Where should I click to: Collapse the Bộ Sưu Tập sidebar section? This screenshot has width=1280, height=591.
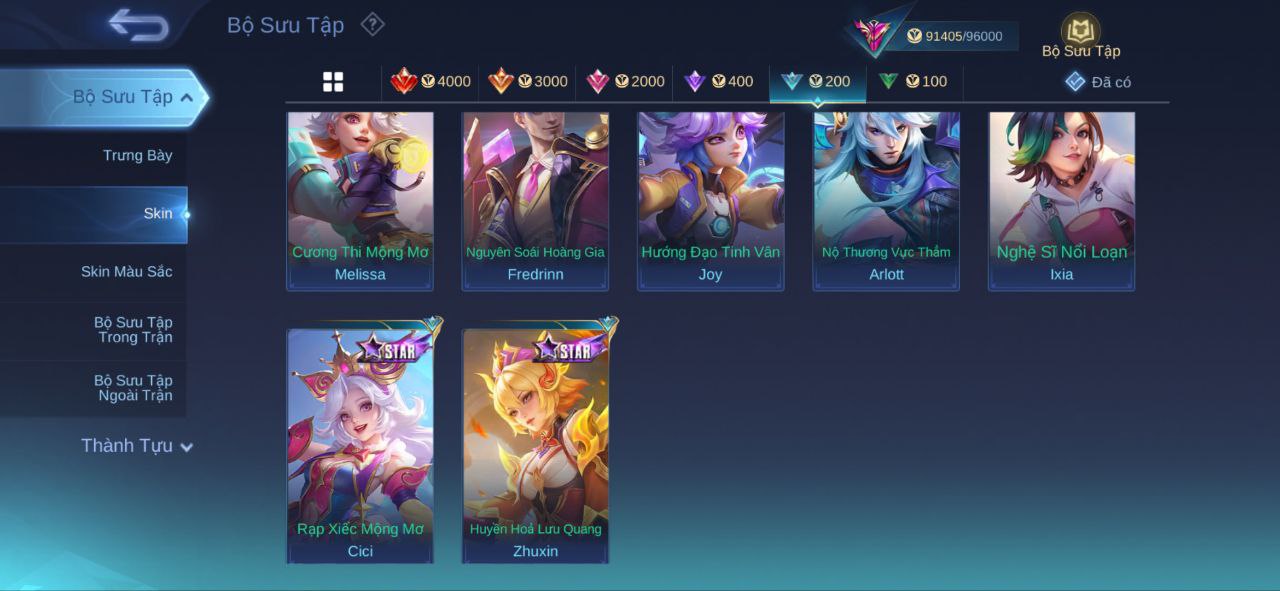coord(186,97)
